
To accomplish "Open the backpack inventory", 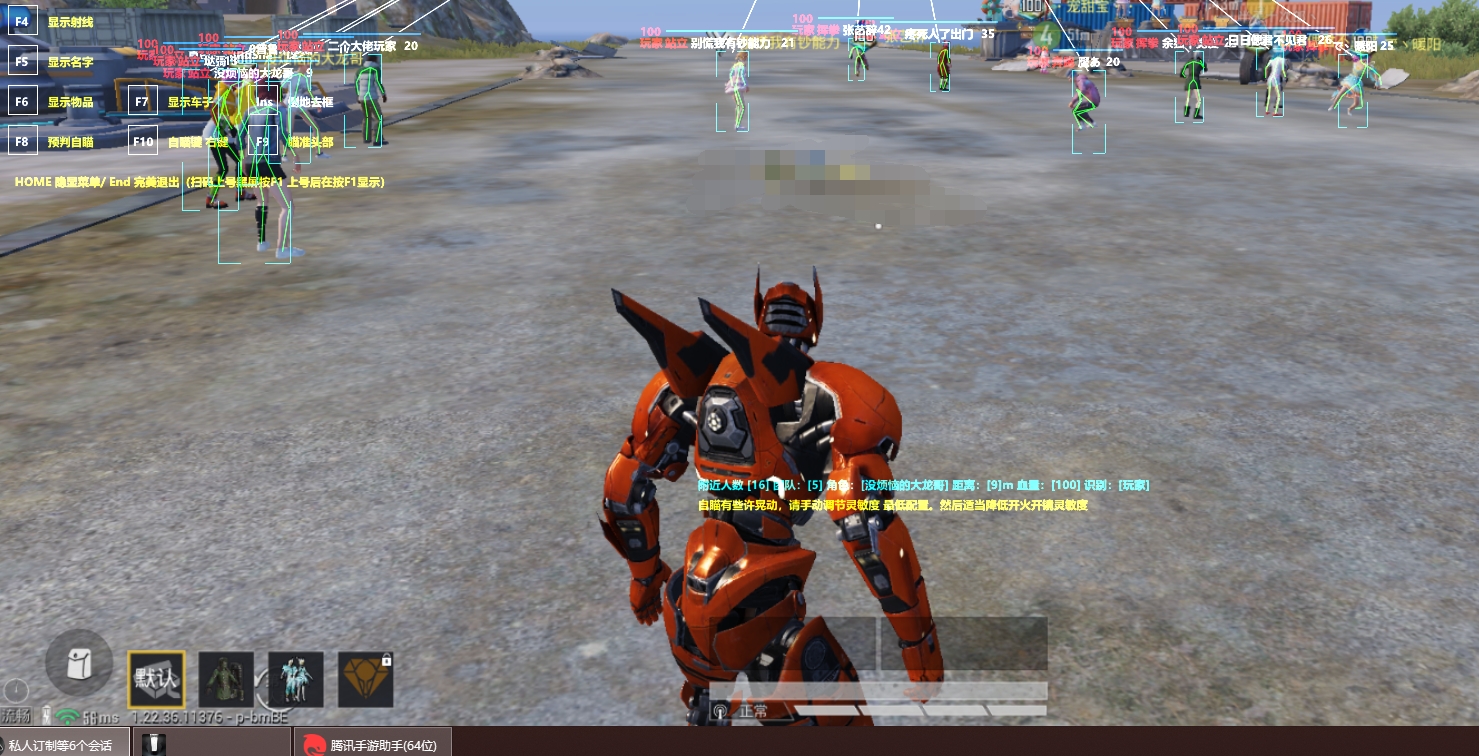I will coord(79,663).
